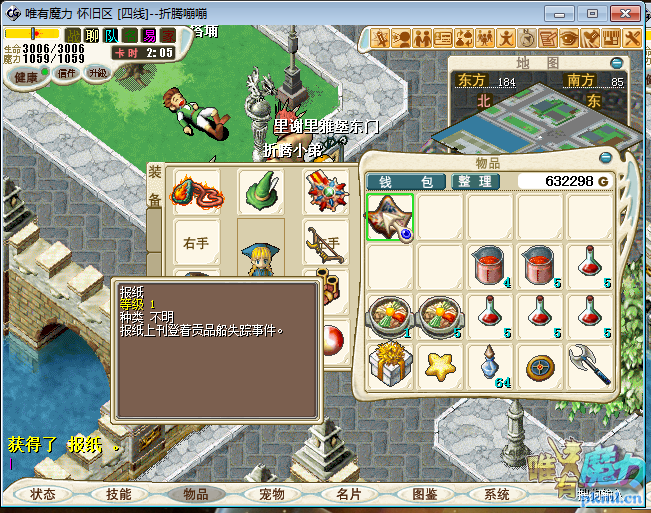Select the newspaper item in inventory
This screenshot has width=651, height=513.
pos(391,217)
